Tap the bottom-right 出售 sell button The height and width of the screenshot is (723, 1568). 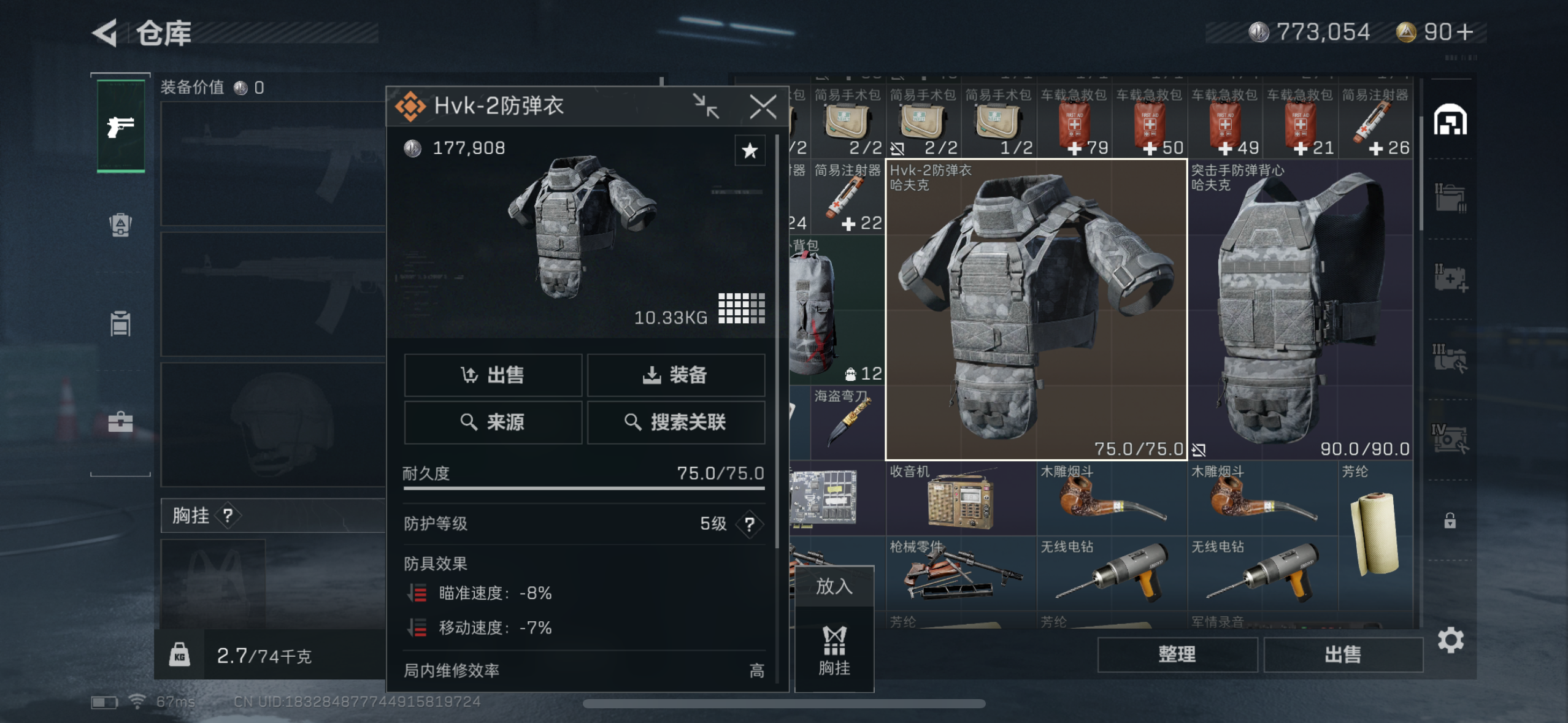[x=1343, y=654]
